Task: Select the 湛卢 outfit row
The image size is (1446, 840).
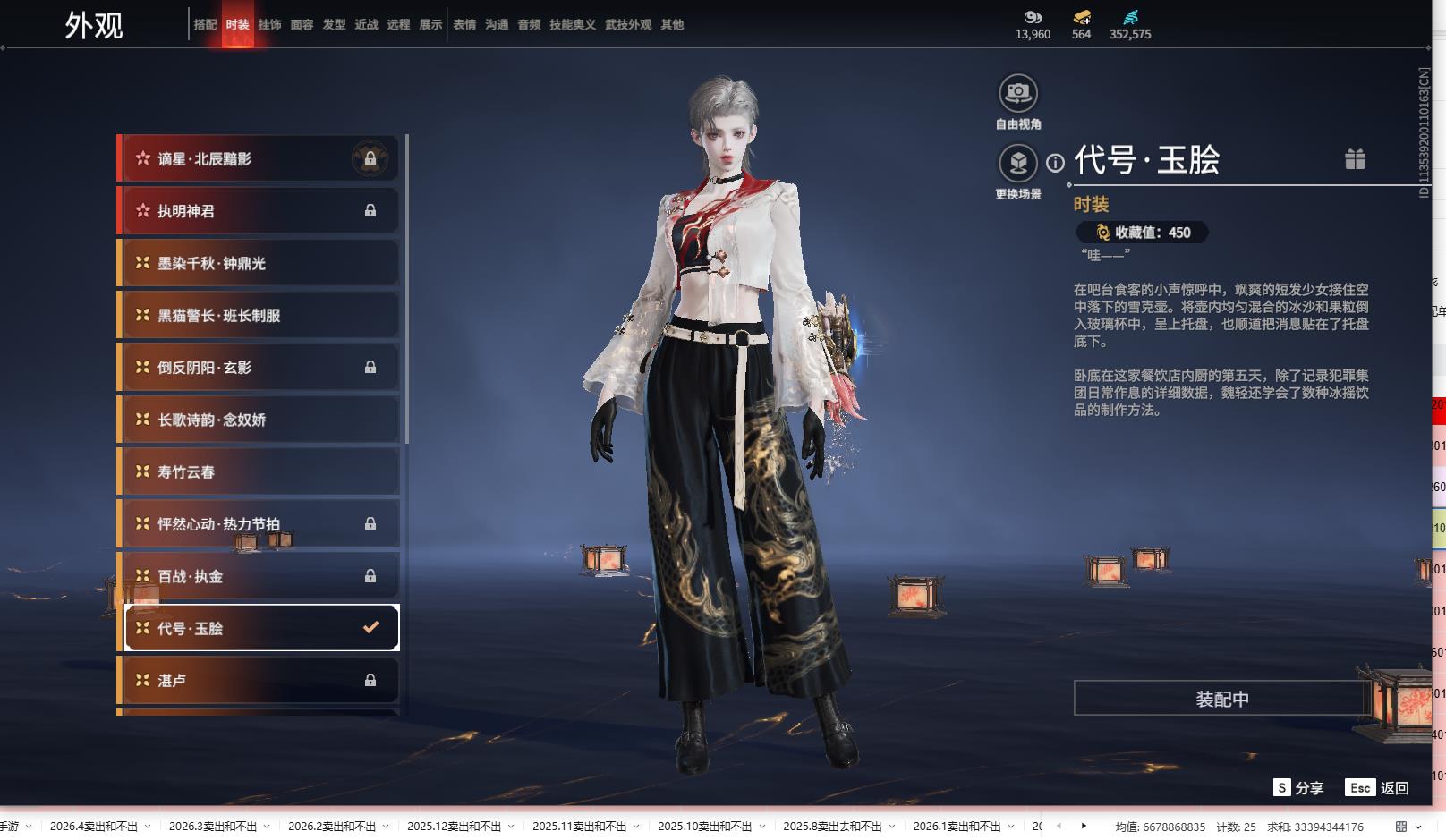Action: pyautogui.click(x=259, y=681)
